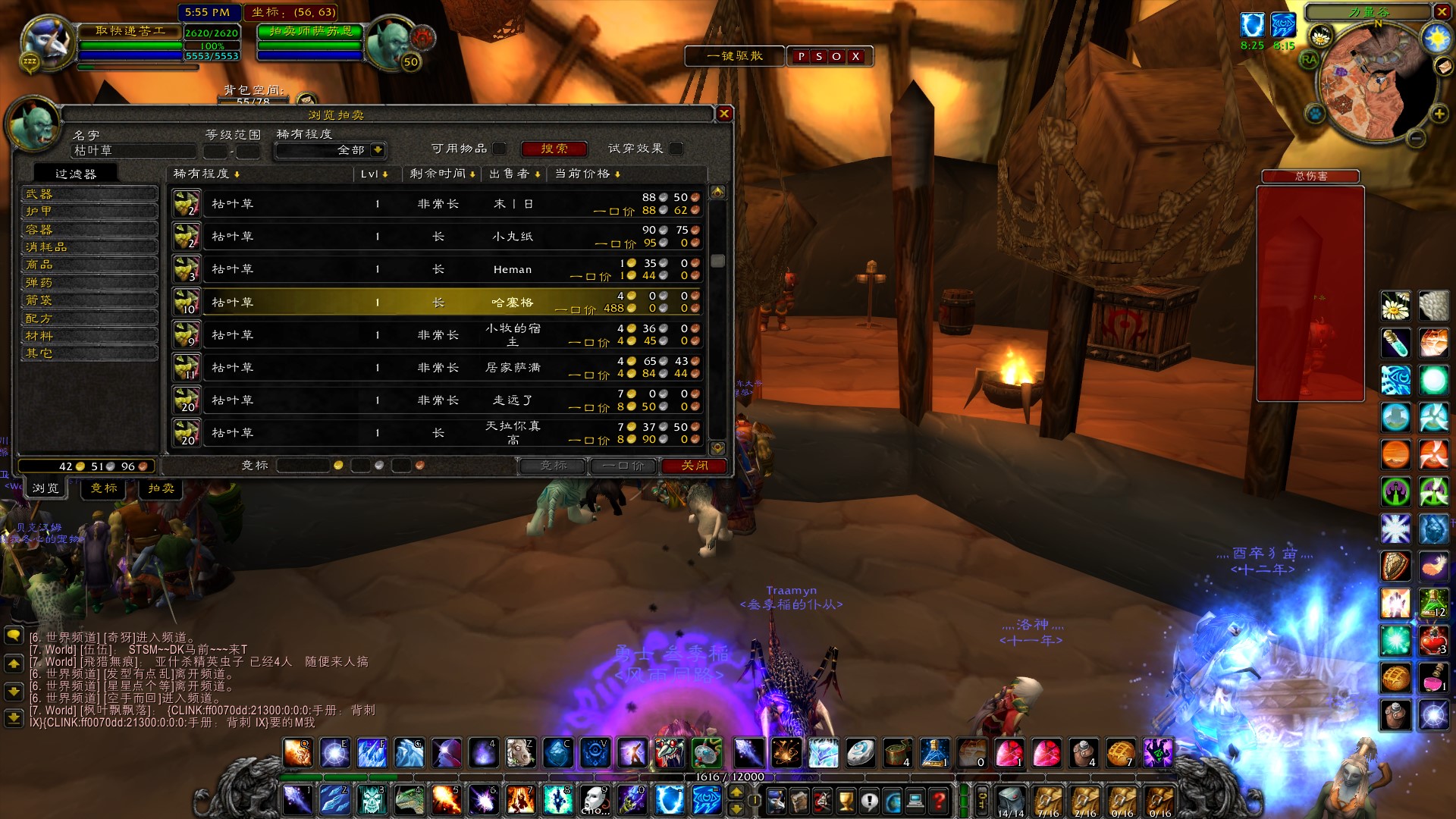This screenshot has height=819, width=1456.
Task: Sort listings by 剩余时间 column
Action: 442,174
